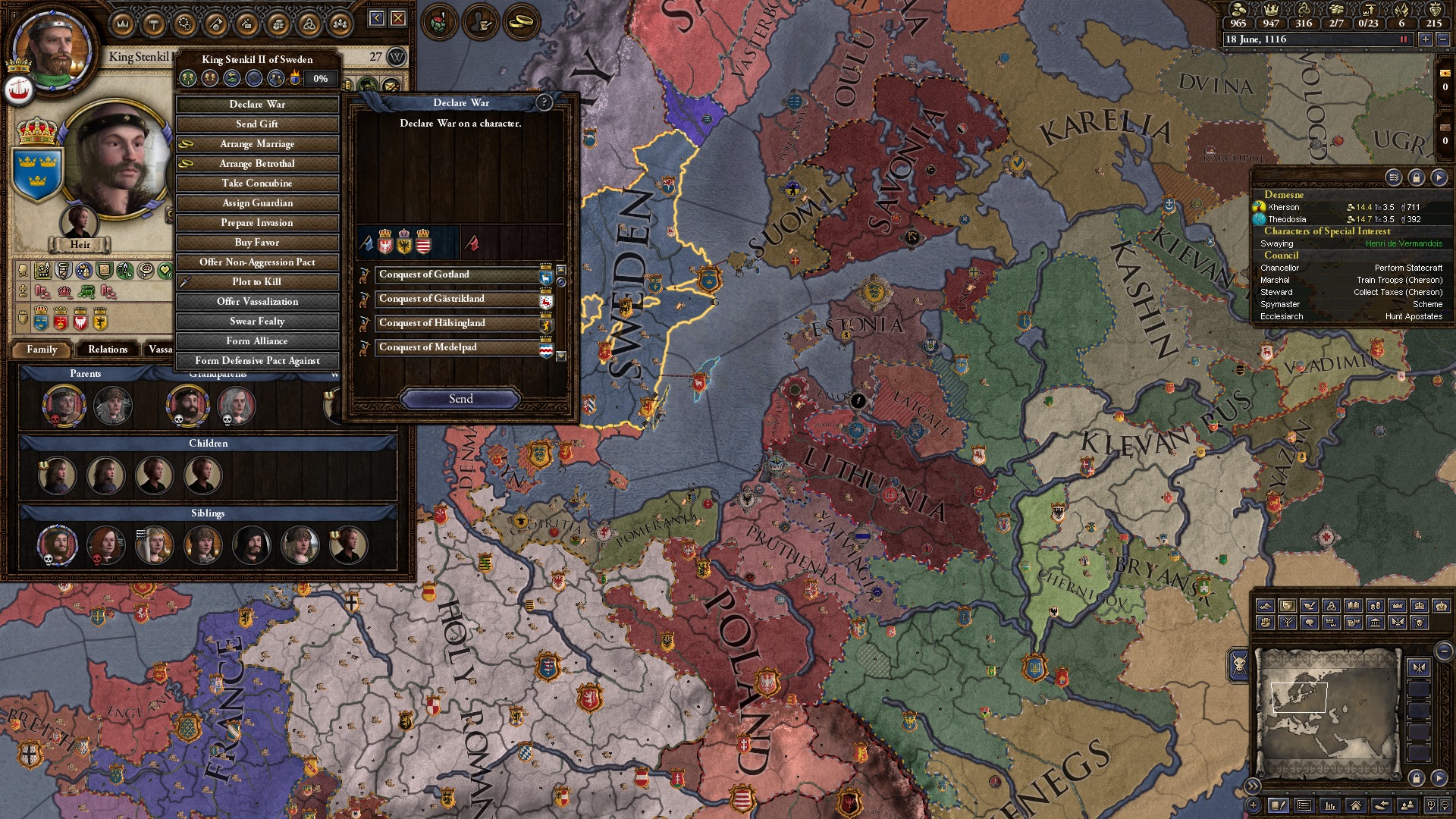Select Conquest of Medelpad casus belli
Image resolution: width=1456 pixels, height=819 pixels.
[x=457, y=347]
